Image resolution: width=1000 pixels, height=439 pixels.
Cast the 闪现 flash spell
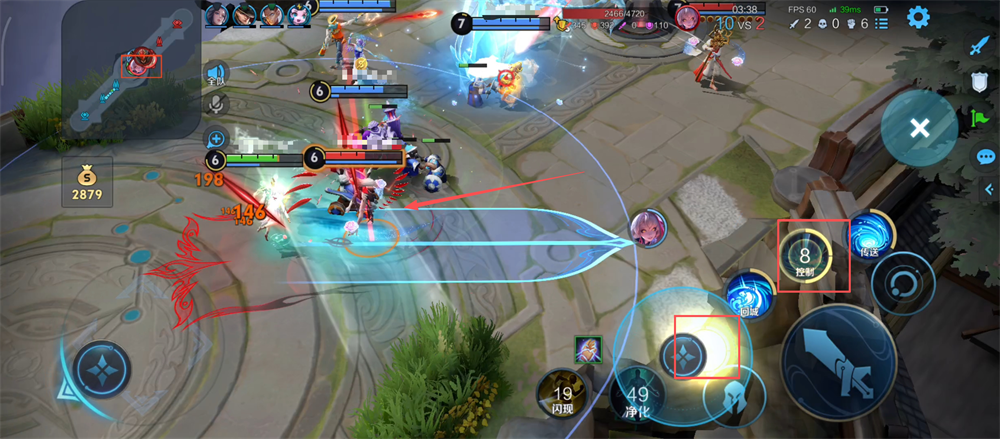562,395
